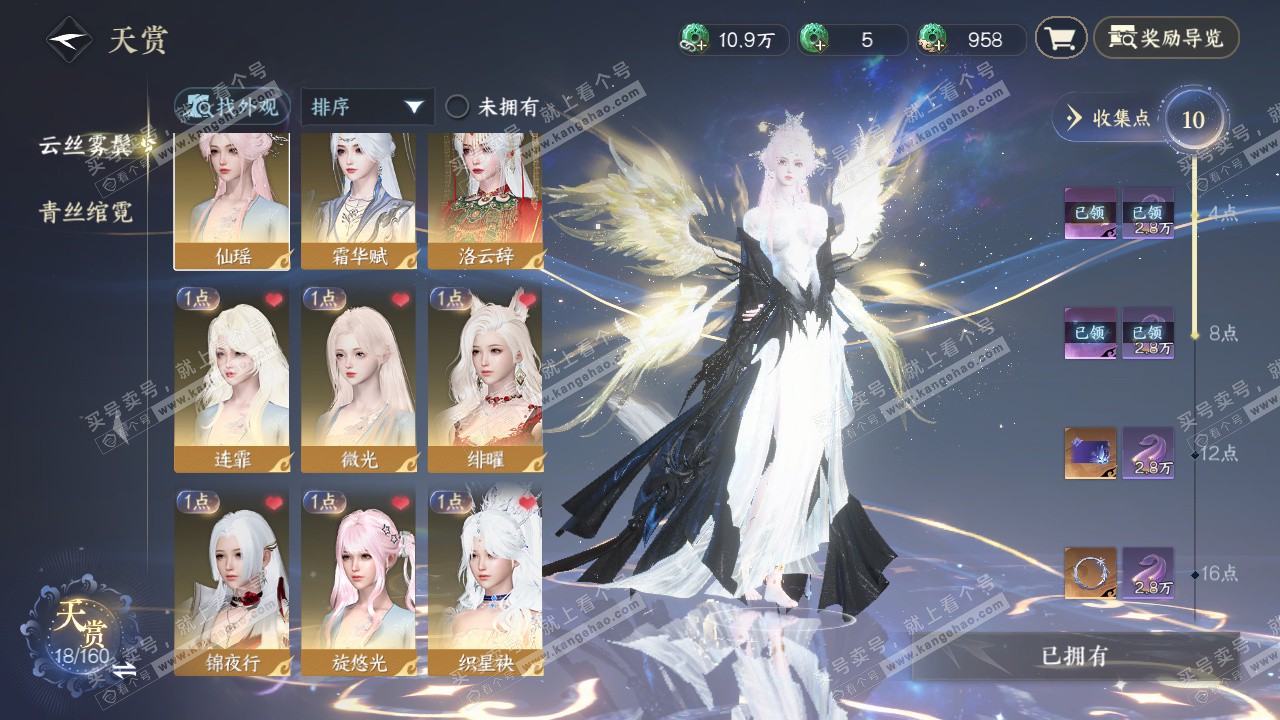The image size is (1280, 720).
Task: Expand the 排序 sort dropdown
Action: [367, 107]
